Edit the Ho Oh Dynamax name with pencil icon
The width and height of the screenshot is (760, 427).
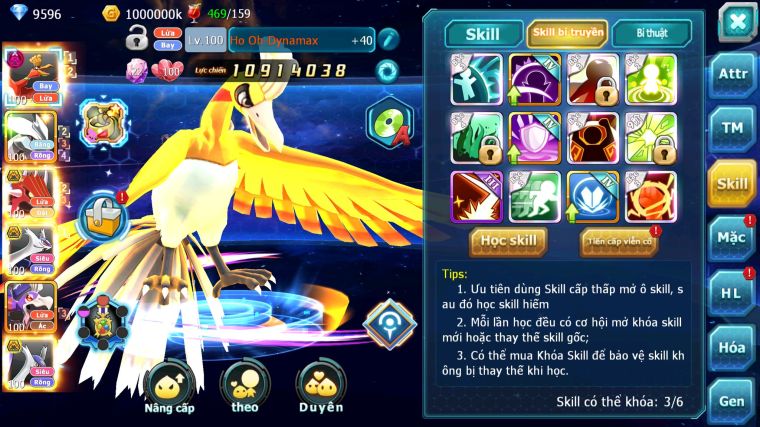tap(388, 40)
